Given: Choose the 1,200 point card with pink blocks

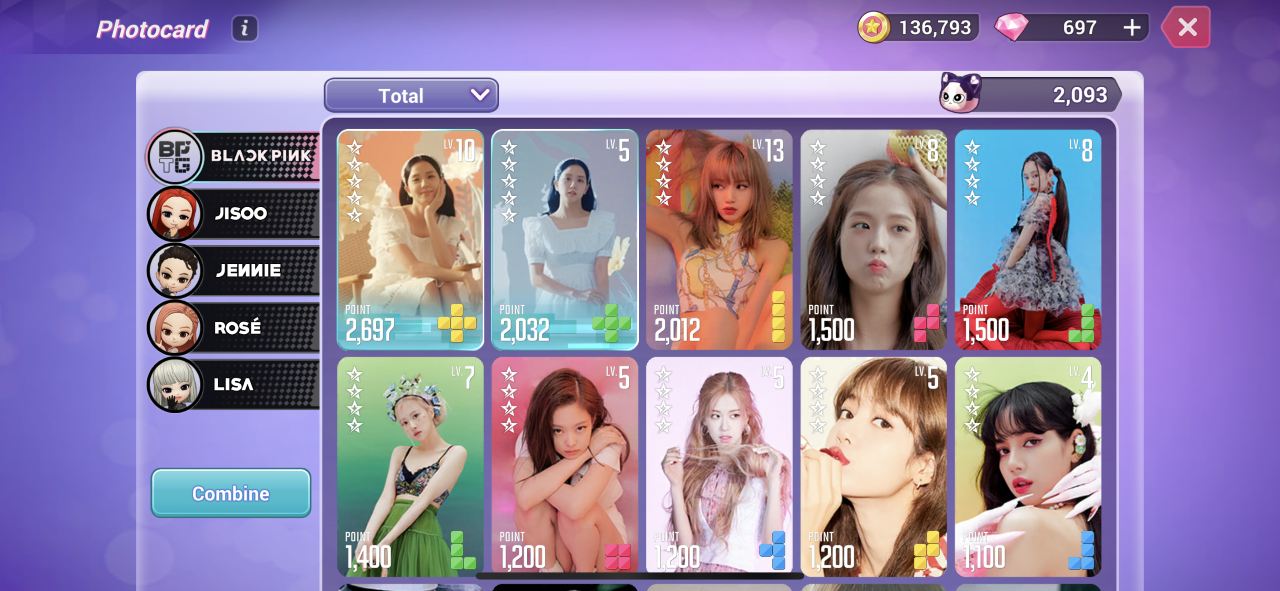Looking at the screenshot, I should tap(565, 466).
